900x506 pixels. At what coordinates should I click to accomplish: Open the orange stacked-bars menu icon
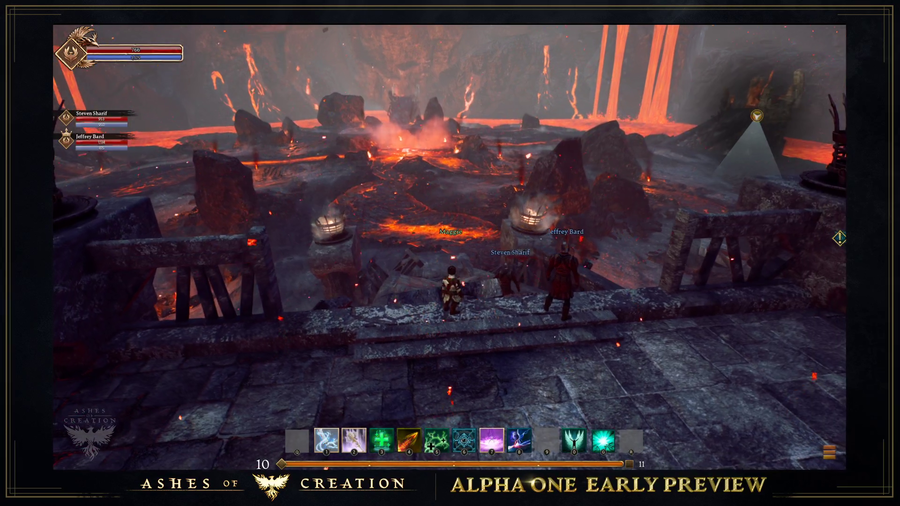click(829, 452)
